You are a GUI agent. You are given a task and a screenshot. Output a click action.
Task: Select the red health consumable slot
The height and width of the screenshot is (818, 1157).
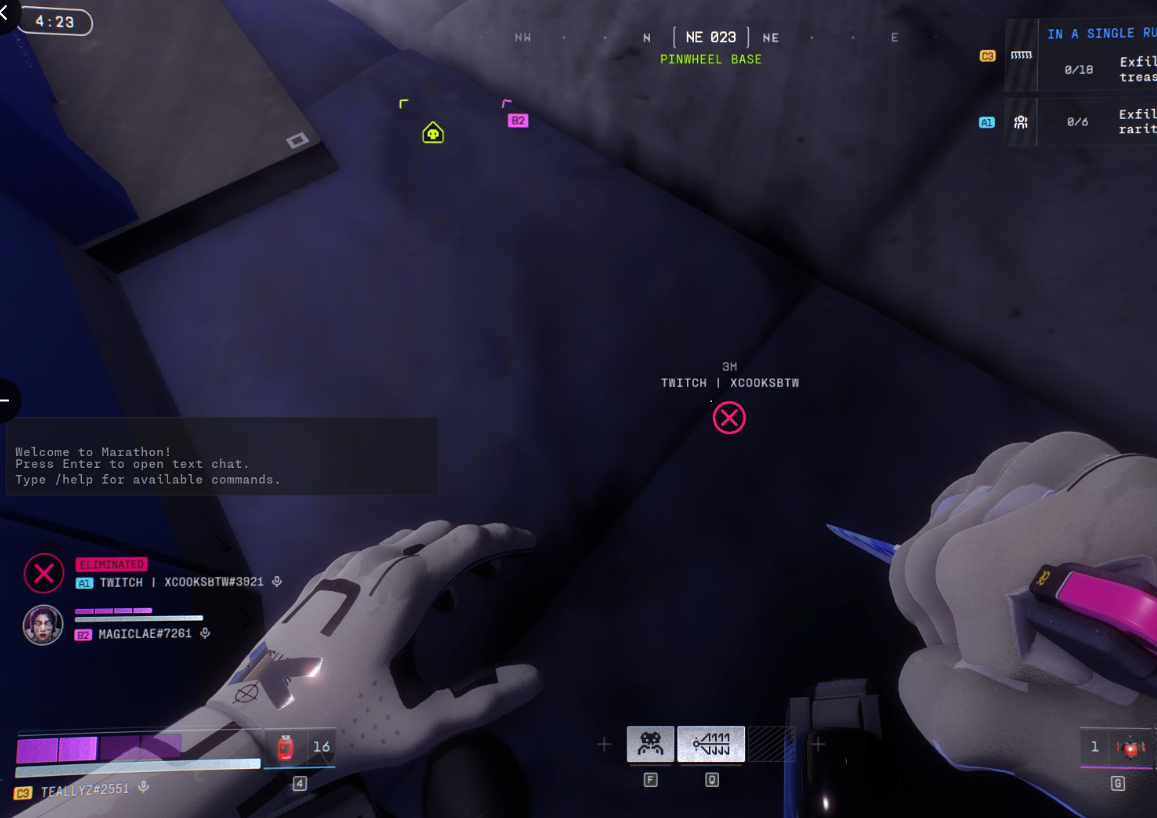click(285, 747)
